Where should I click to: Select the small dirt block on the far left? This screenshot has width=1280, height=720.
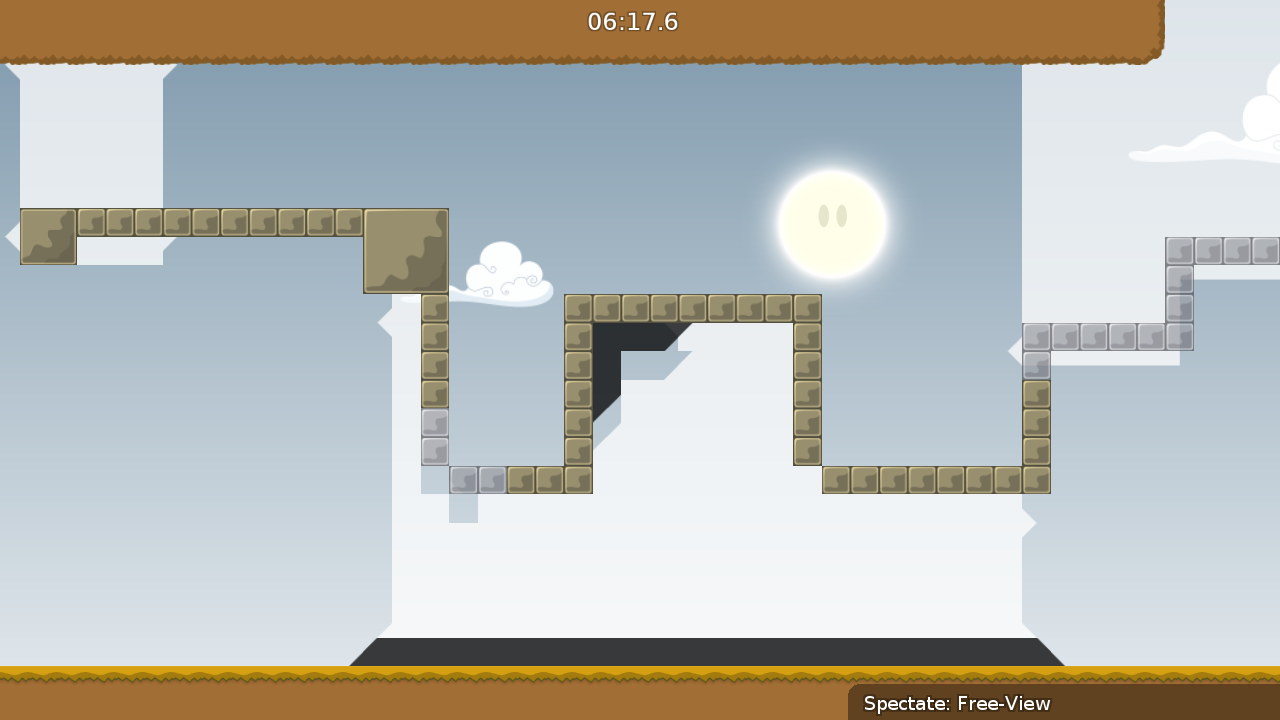click(47, 238)
